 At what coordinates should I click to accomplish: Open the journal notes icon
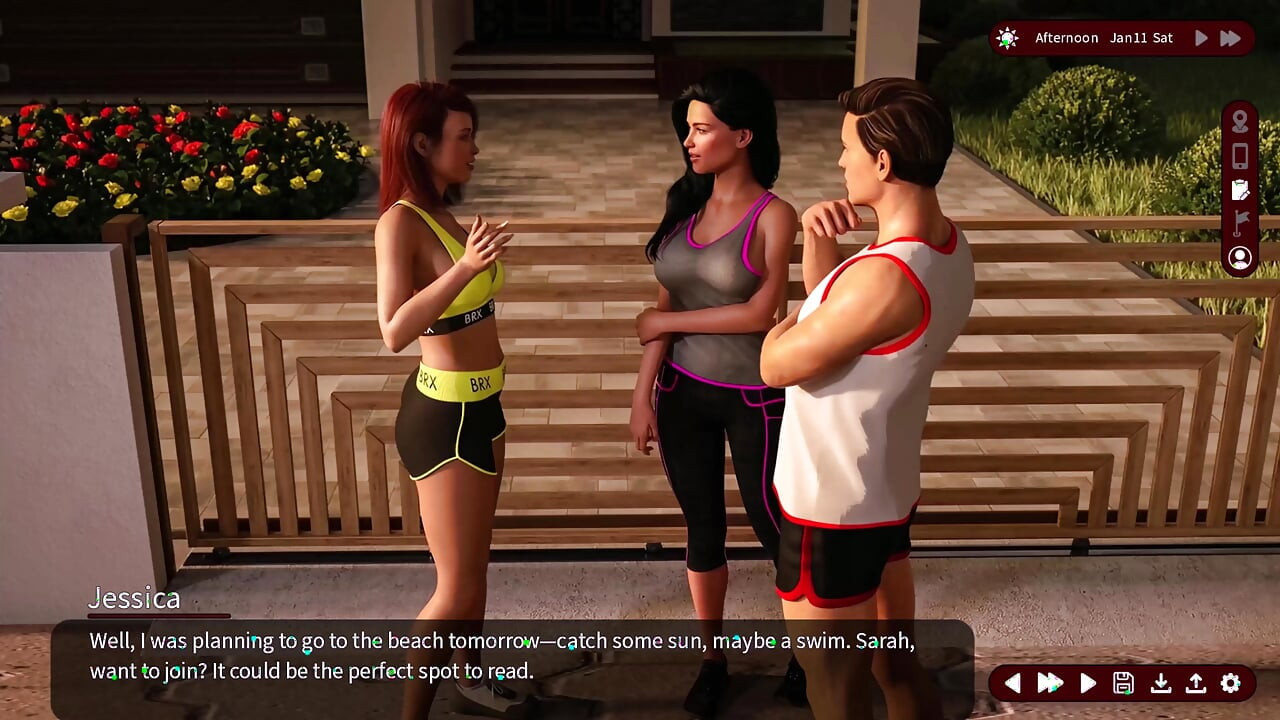pos(1238,190)
